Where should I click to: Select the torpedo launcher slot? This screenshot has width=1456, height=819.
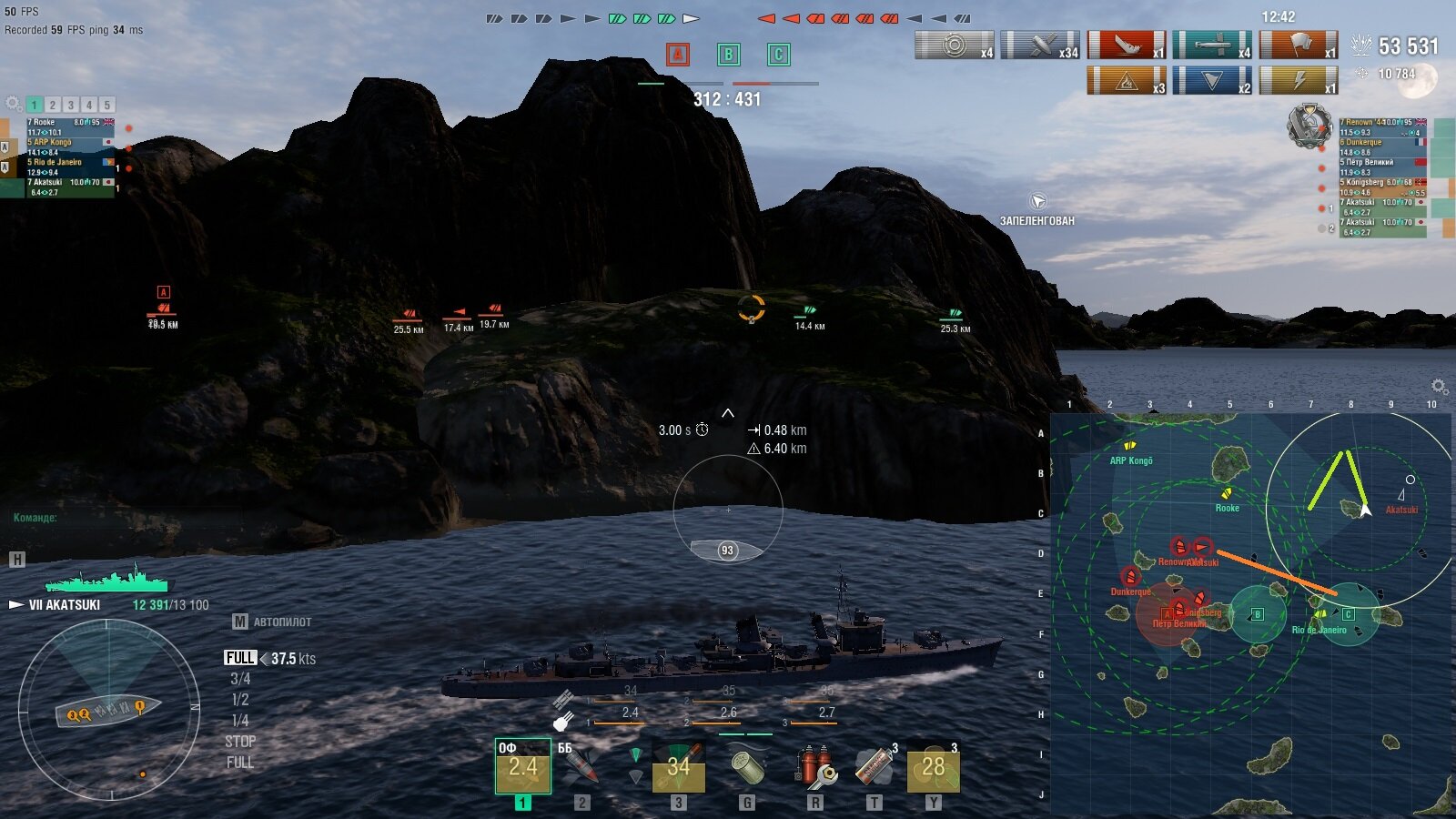tap(678, 766)
